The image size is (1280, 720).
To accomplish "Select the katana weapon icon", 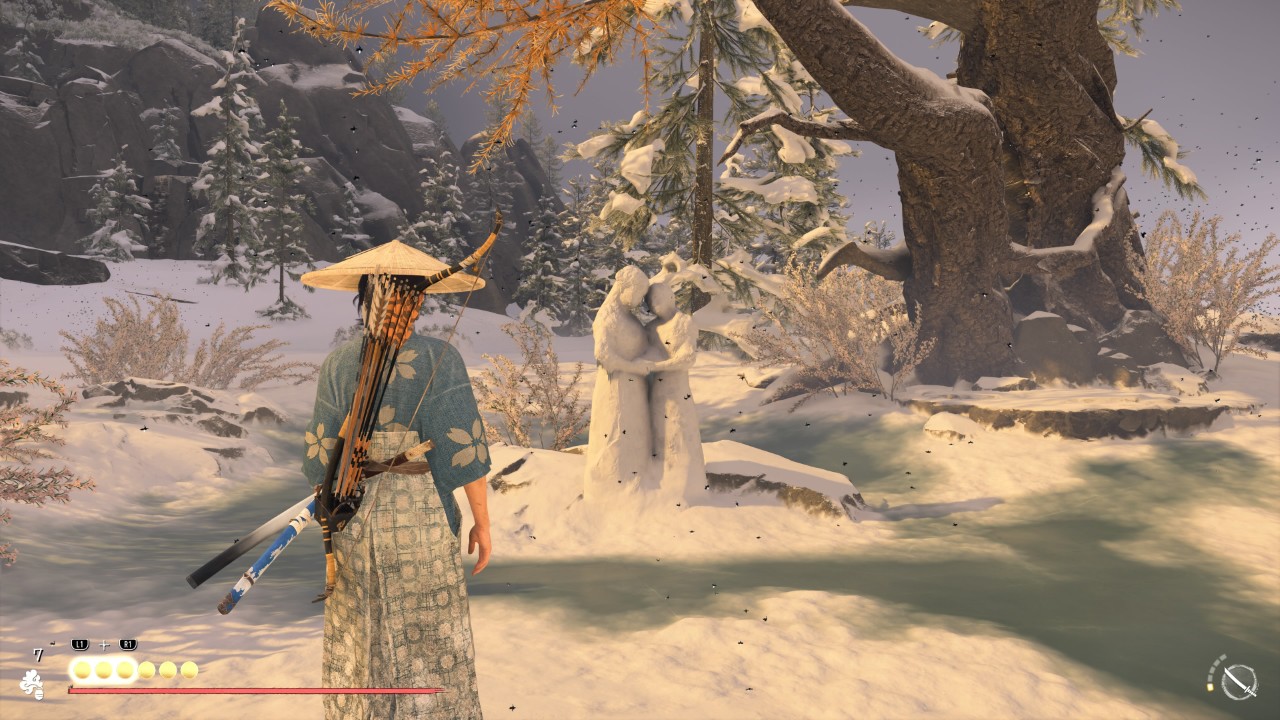I will click(x=1239, y=682).
